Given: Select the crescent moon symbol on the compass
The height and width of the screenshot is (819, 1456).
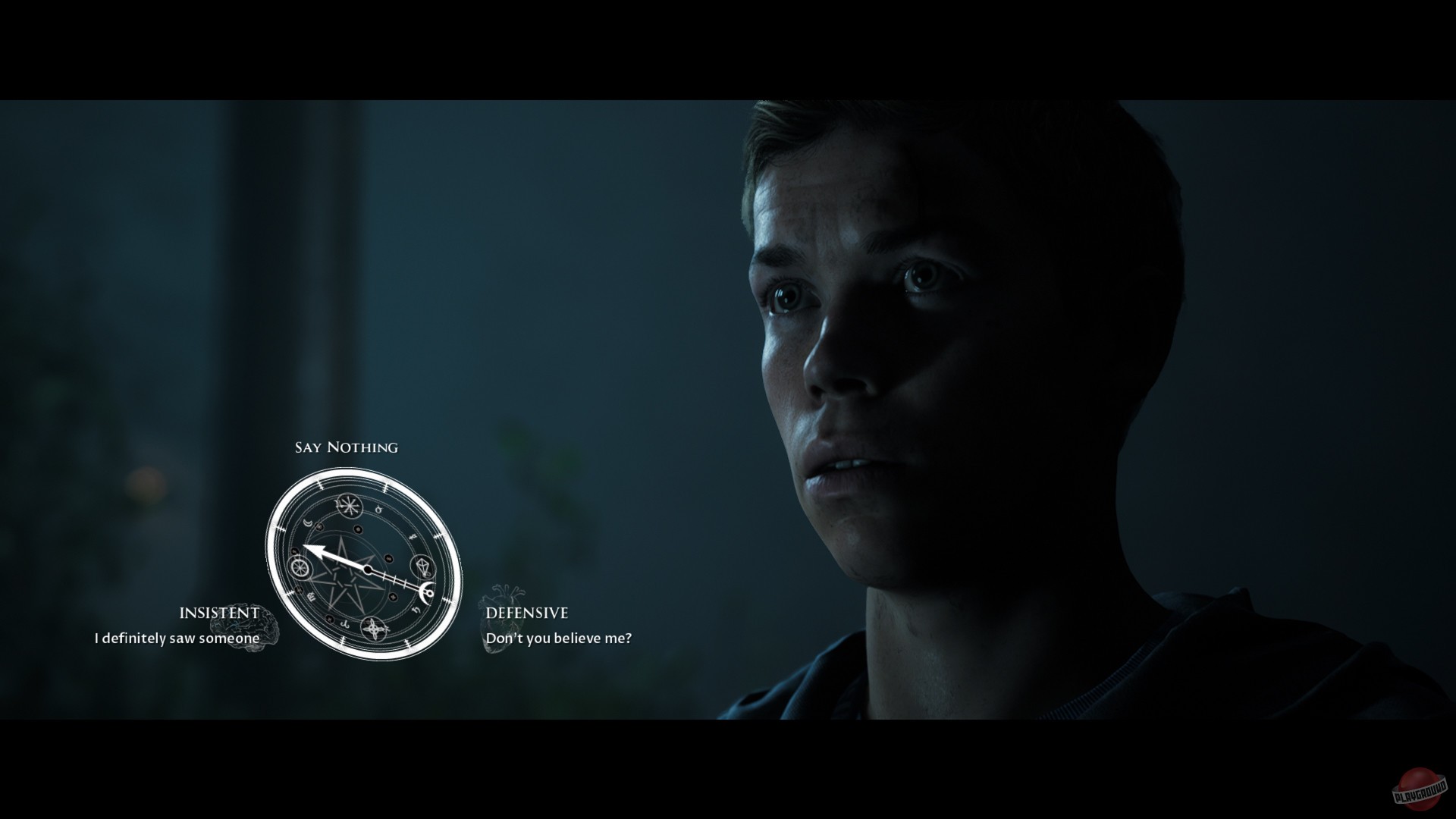Looking at the screenshot, I should (x=306, y=522).
